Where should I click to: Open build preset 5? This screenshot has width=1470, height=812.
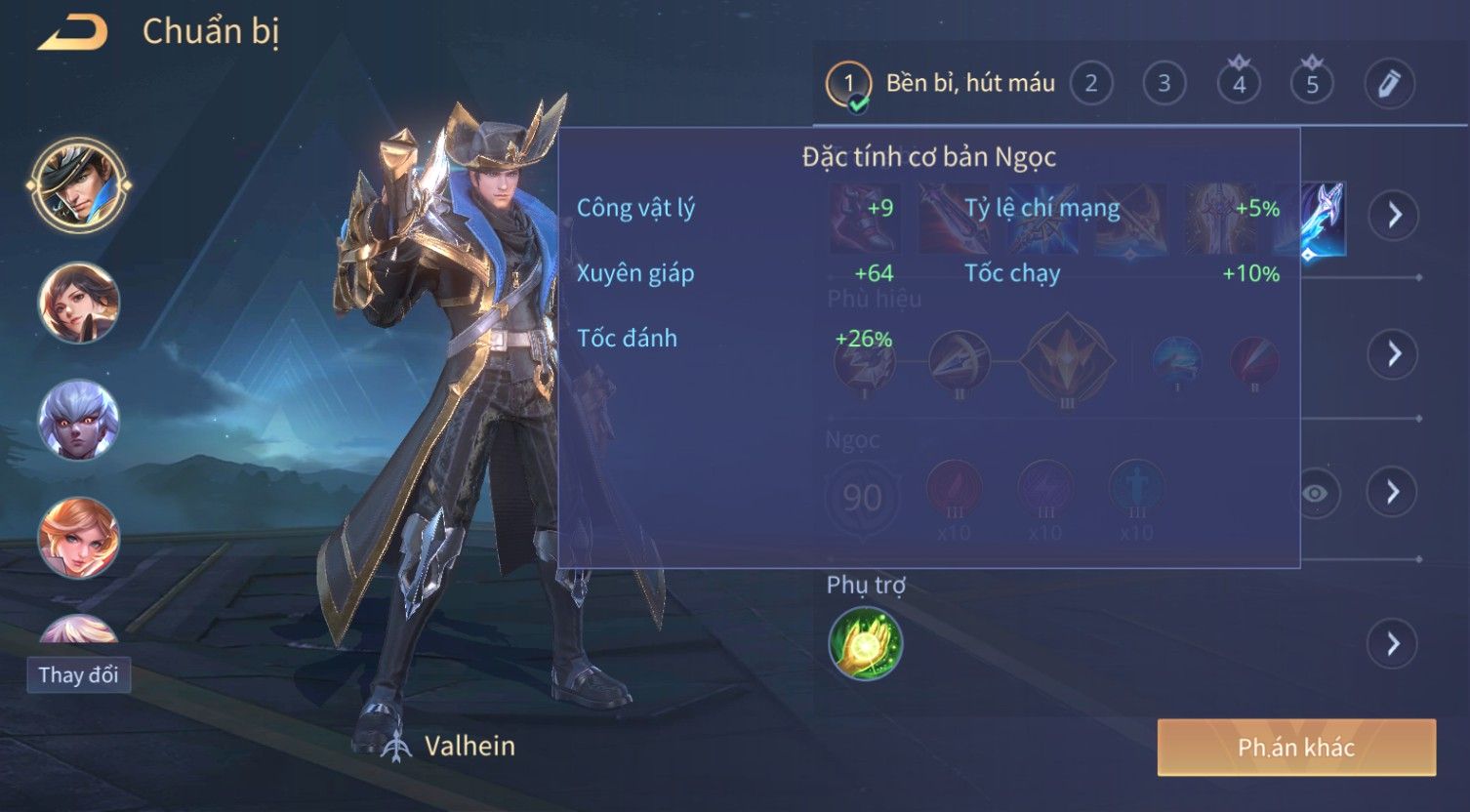point(1312,84)
